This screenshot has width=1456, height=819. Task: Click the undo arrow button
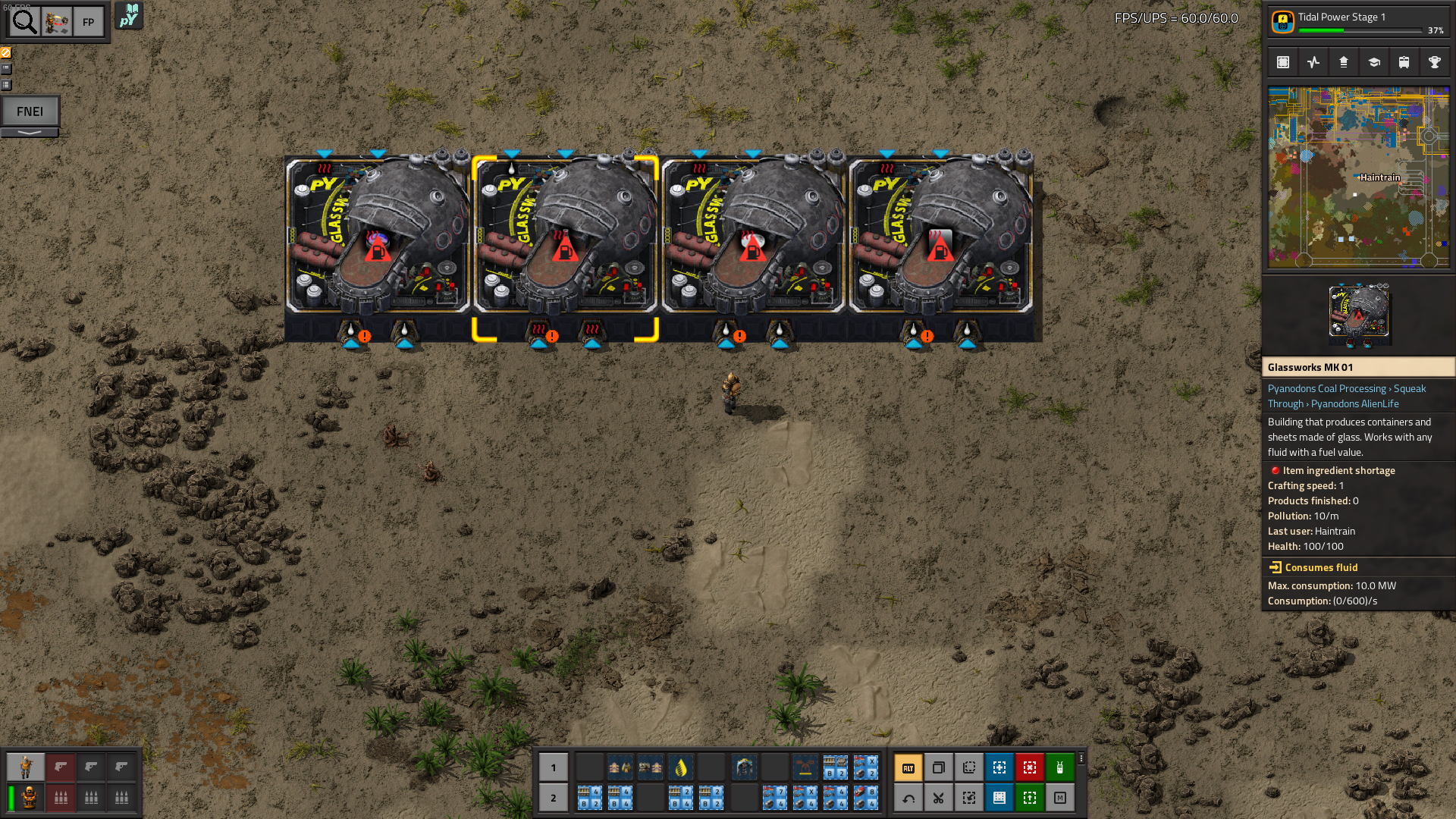tap(908, 798)
